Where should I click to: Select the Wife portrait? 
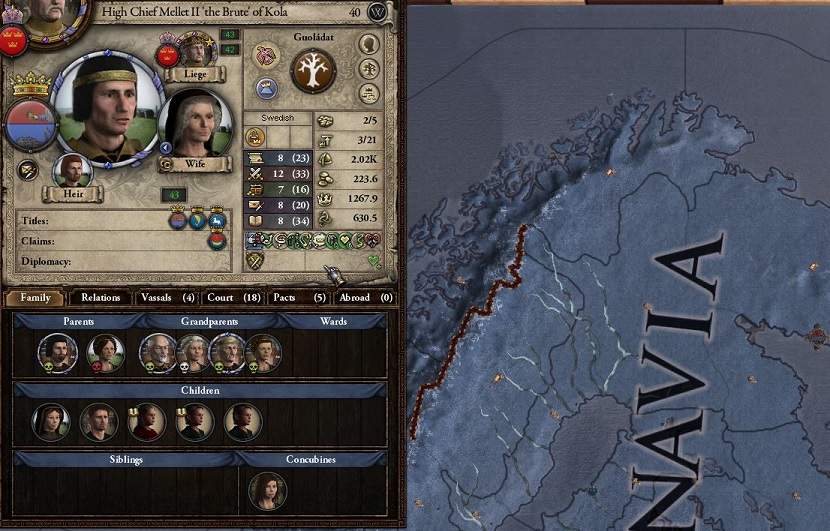click(195, 124)
